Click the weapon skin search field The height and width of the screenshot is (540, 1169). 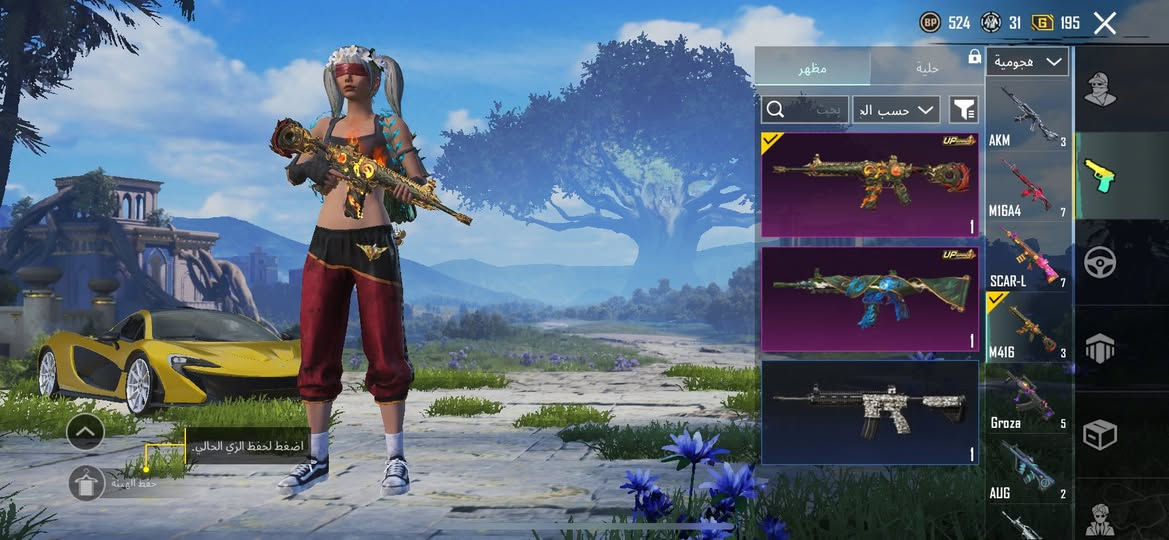(805, 110)
